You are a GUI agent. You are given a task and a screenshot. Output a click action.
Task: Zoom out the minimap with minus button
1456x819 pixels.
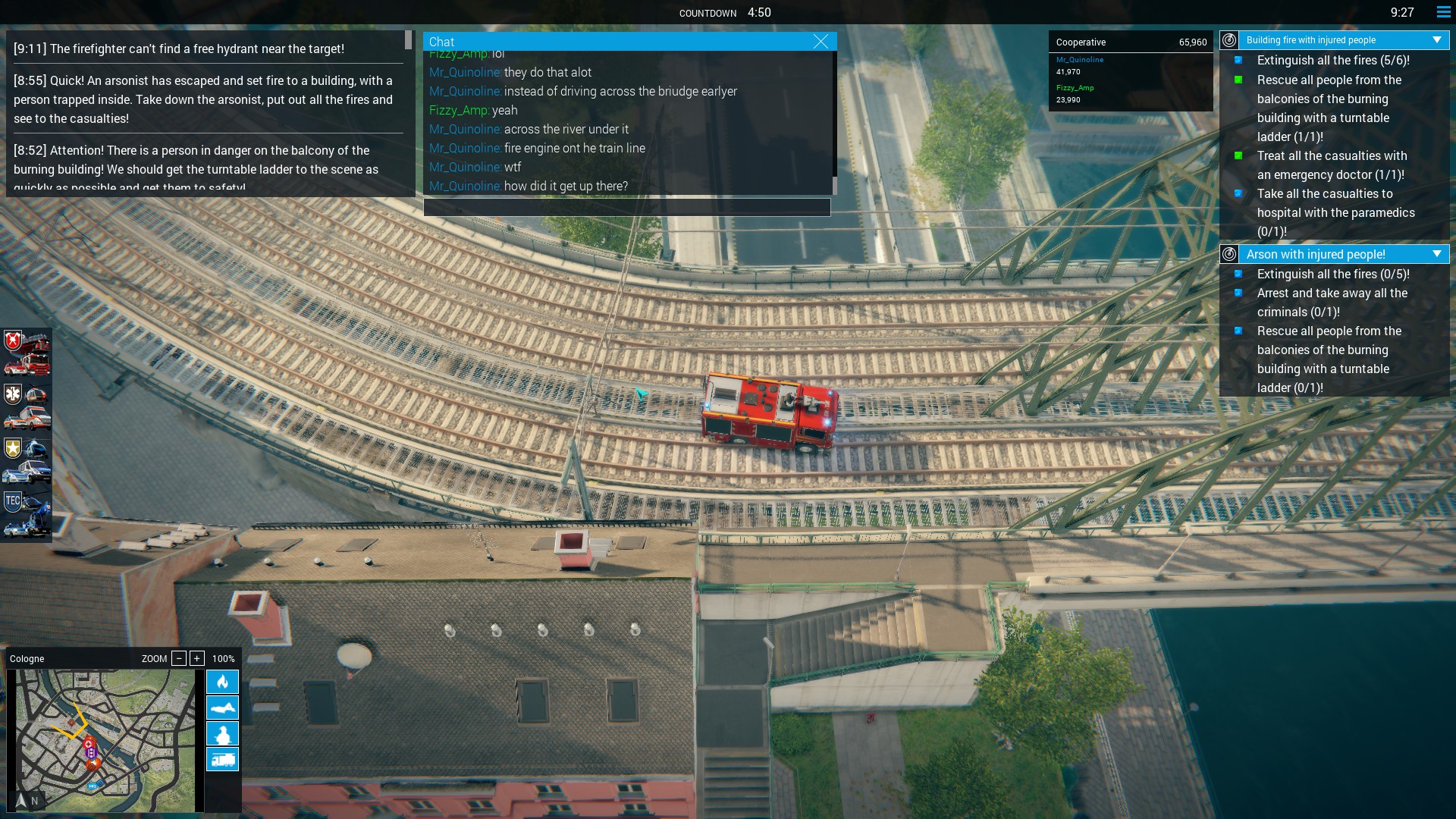click(179, 658)
